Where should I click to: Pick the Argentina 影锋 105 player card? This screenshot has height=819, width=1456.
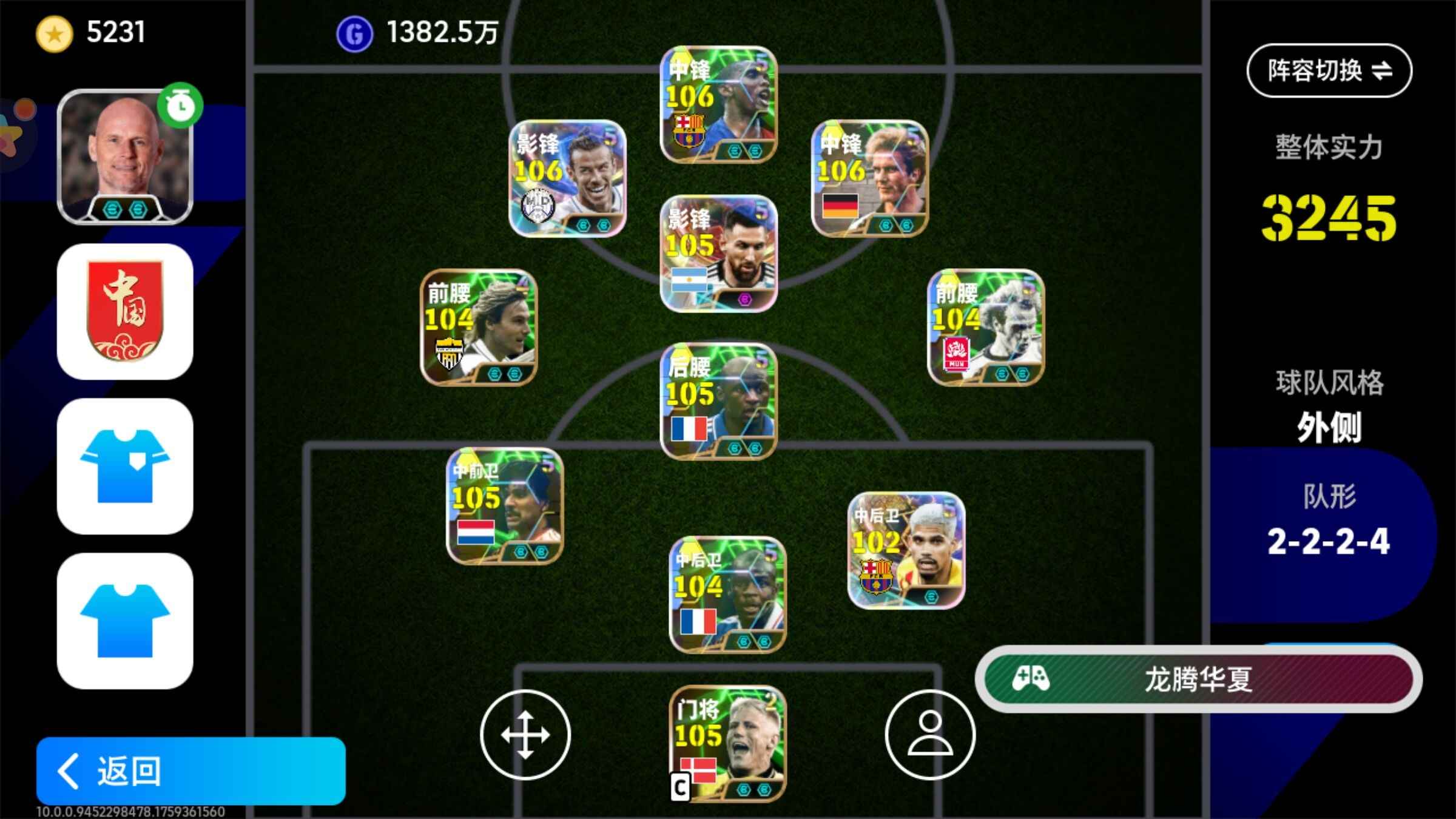pos(718,253)
